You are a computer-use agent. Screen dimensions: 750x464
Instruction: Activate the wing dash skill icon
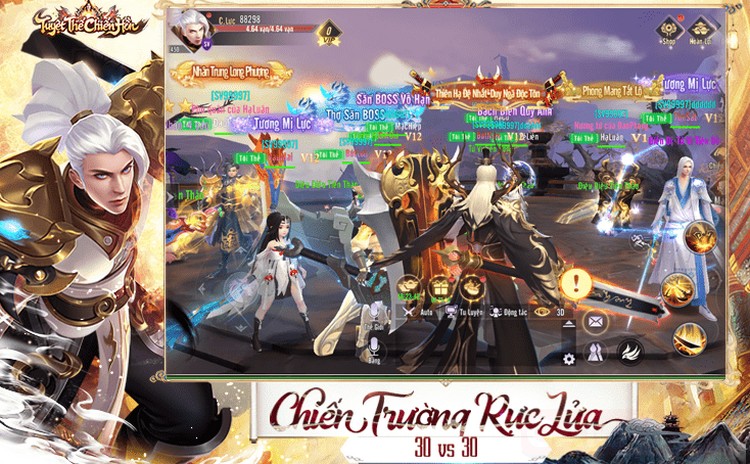tap(630, 350)
